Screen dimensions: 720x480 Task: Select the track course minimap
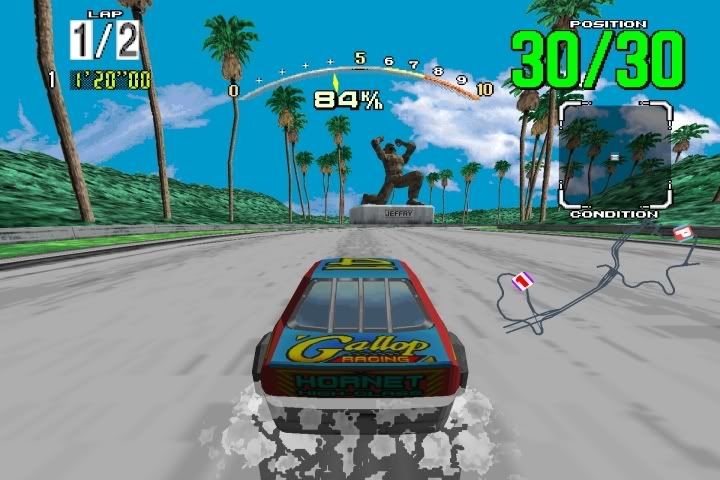[x=600, y=277]
